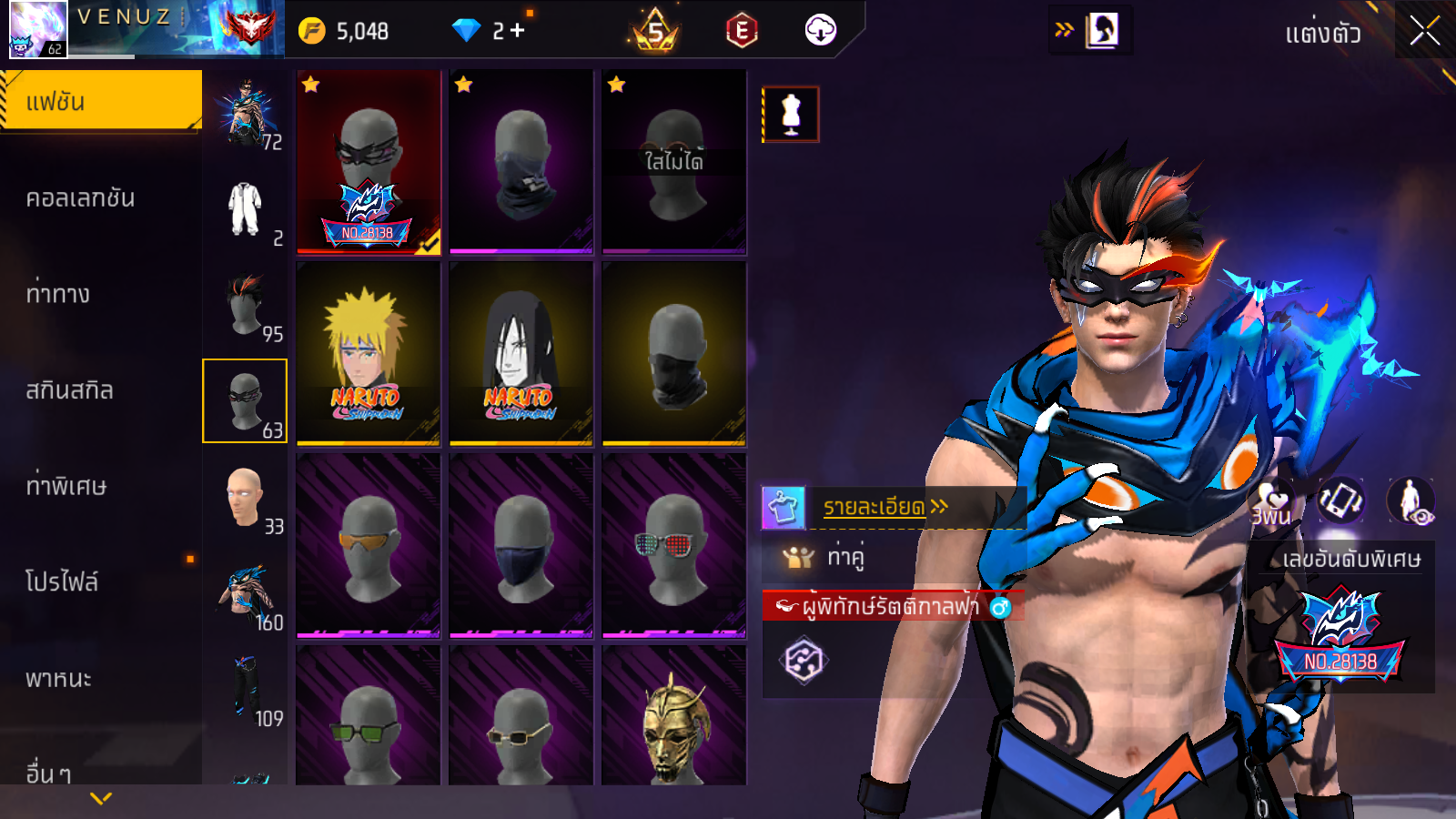Select the hairstyle category with count 95
The height and width of the screenshot is (819, 1456).
pyautogui.click(x=245, y=307)
